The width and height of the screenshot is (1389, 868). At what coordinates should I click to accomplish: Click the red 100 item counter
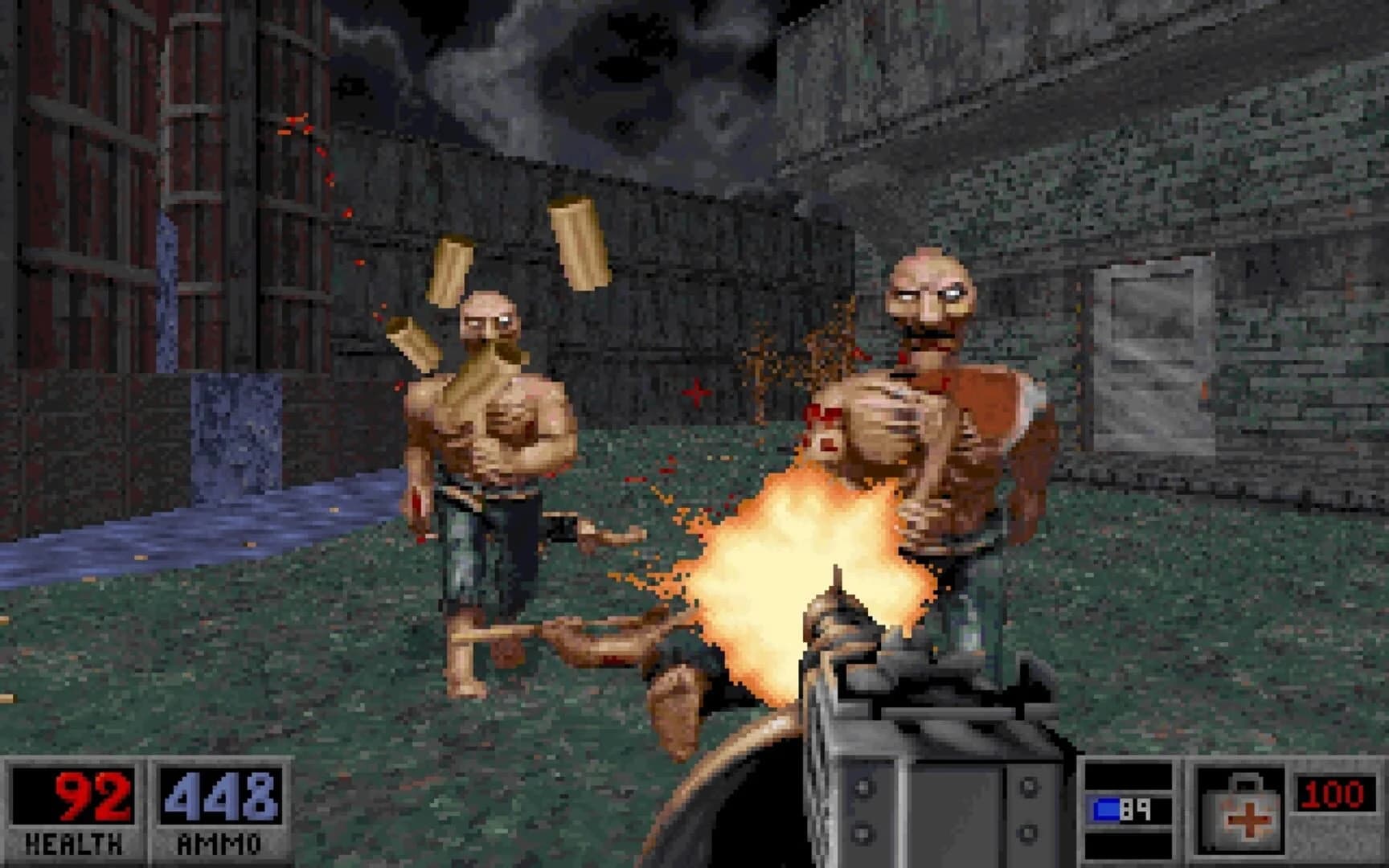click(x=1334, y=792)
